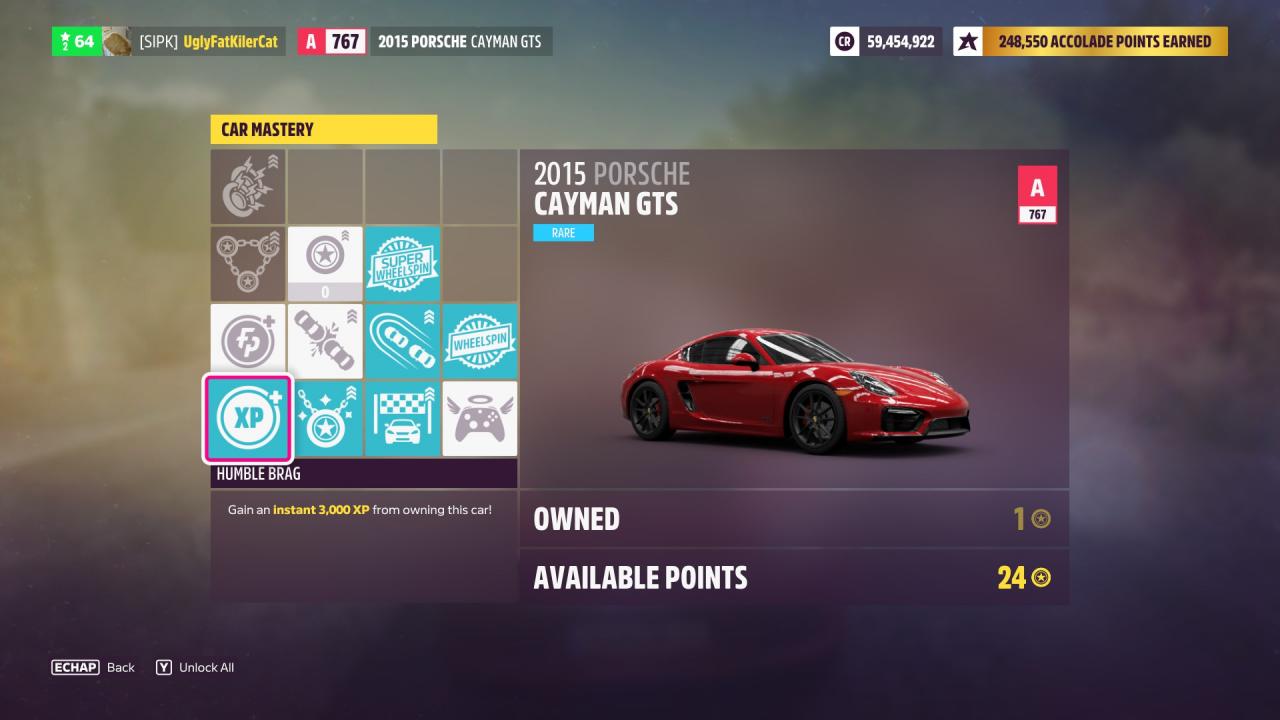Click the credits balance display

pos(884,41)
